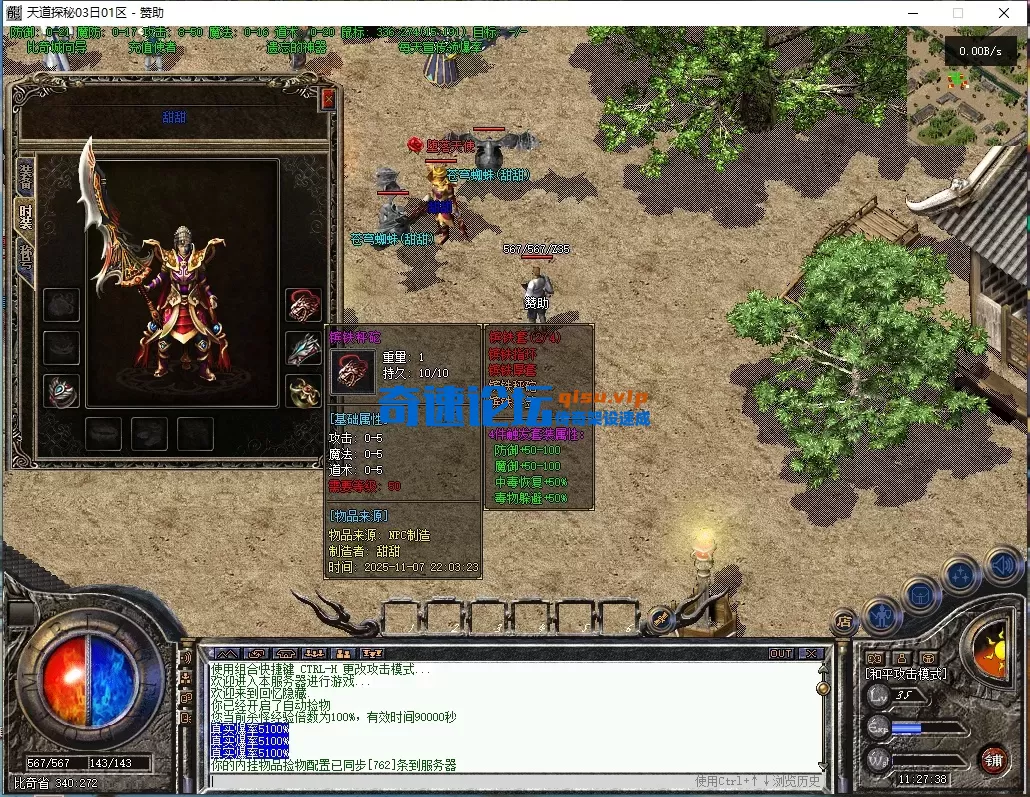The image size is (1030, 797).
Task: Click the red 铺 stall button
Action: [x=993, y=760]
